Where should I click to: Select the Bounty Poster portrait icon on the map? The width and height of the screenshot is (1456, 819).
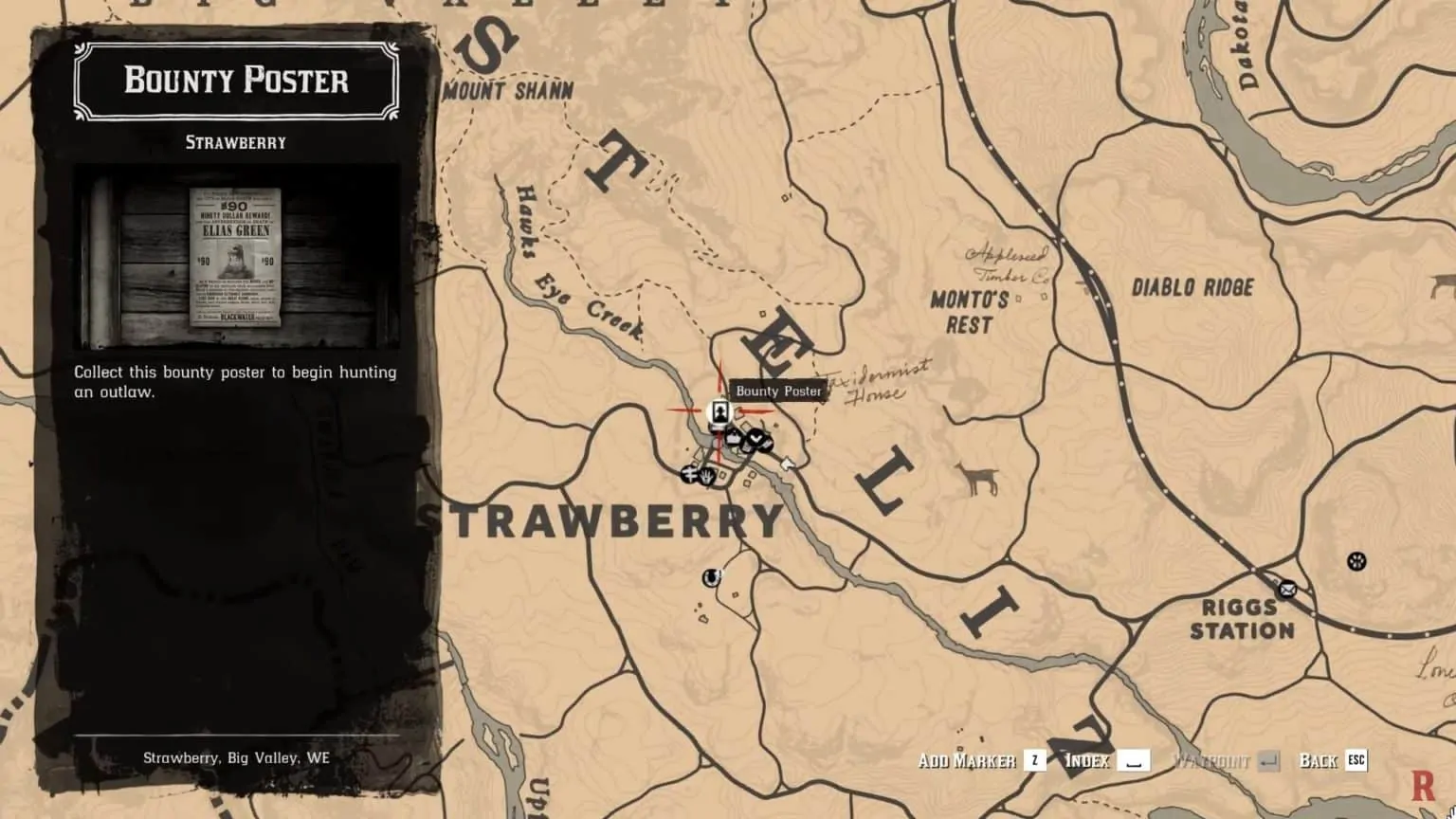[720, 412]
